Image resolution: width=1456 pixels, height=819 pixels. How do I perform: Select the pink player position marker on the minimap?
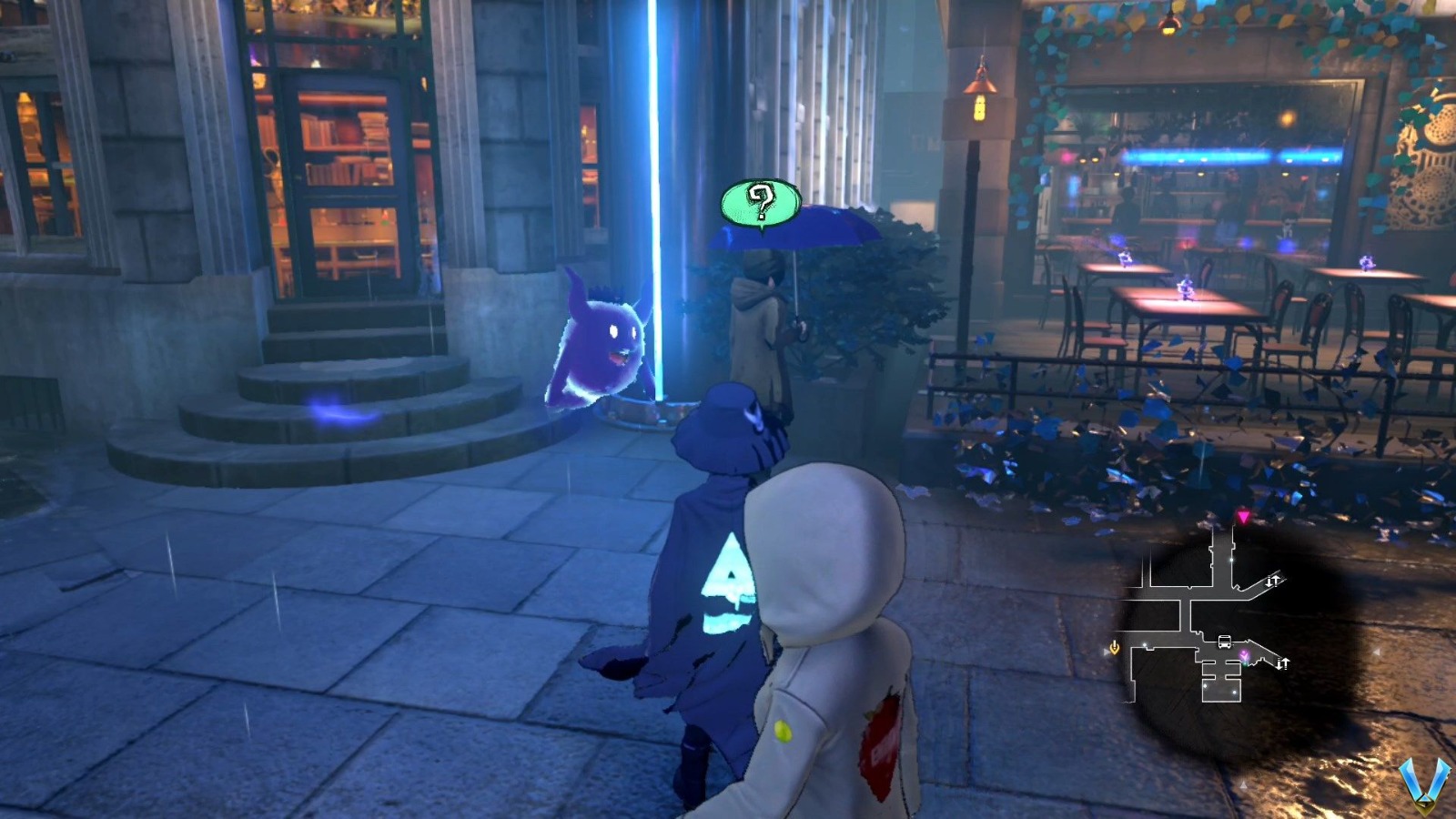[1245, 655]
